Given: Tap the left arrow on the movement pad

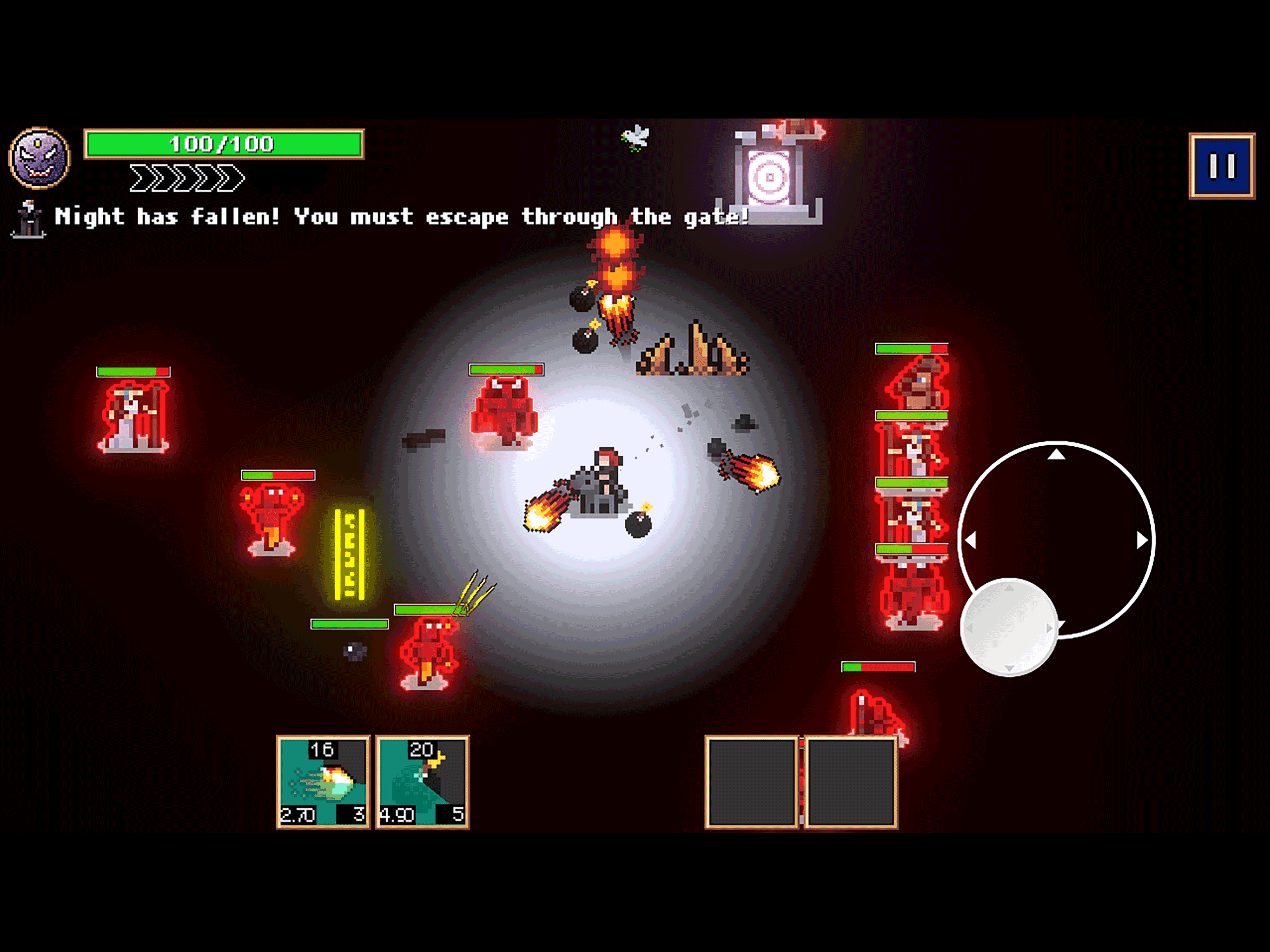Looking at the screenshot, I should [972, 539].
